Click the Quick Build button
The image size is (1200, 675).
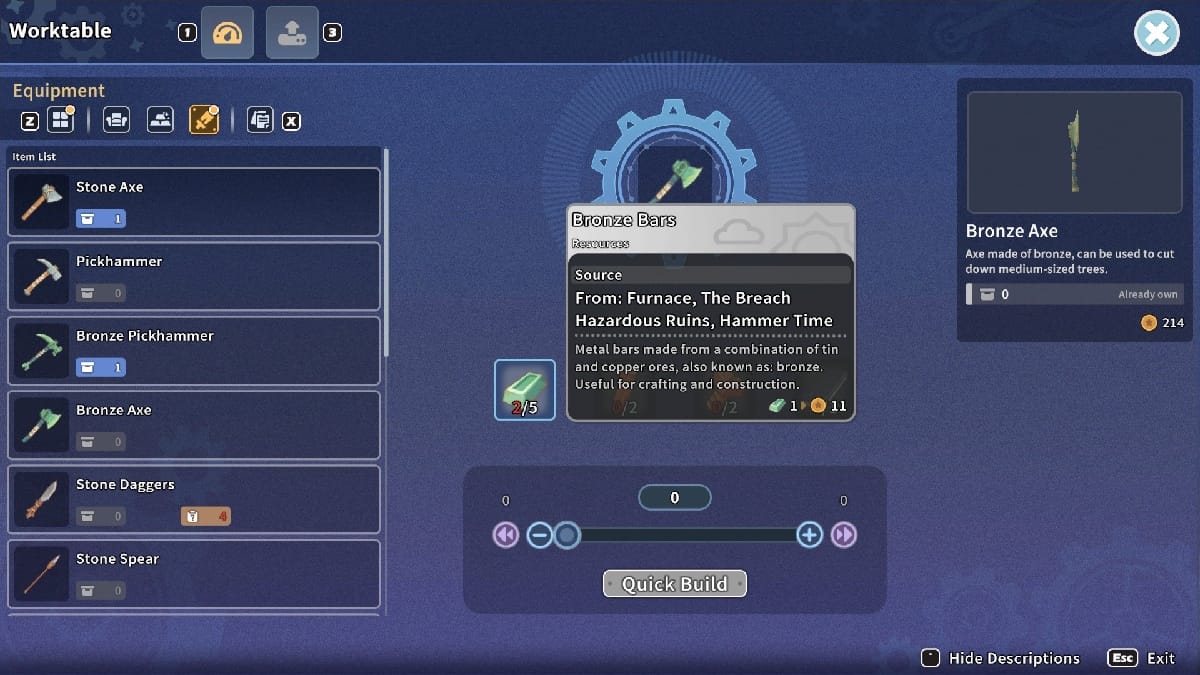tap(674, 584)
